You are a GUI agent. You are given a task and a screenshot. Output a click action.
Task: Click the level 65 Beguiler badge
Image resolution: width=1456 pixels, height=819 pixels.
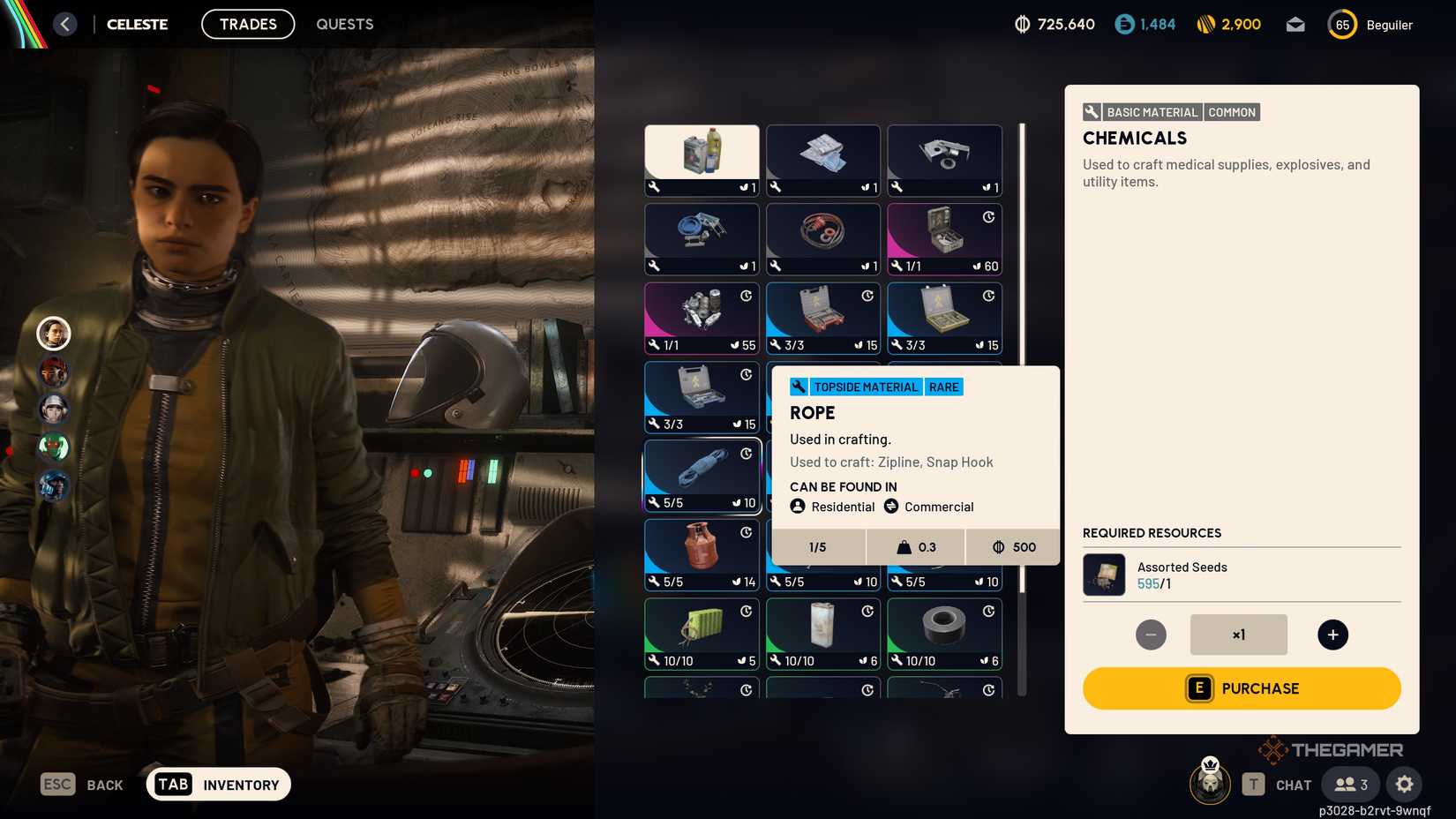point(1341,24)
